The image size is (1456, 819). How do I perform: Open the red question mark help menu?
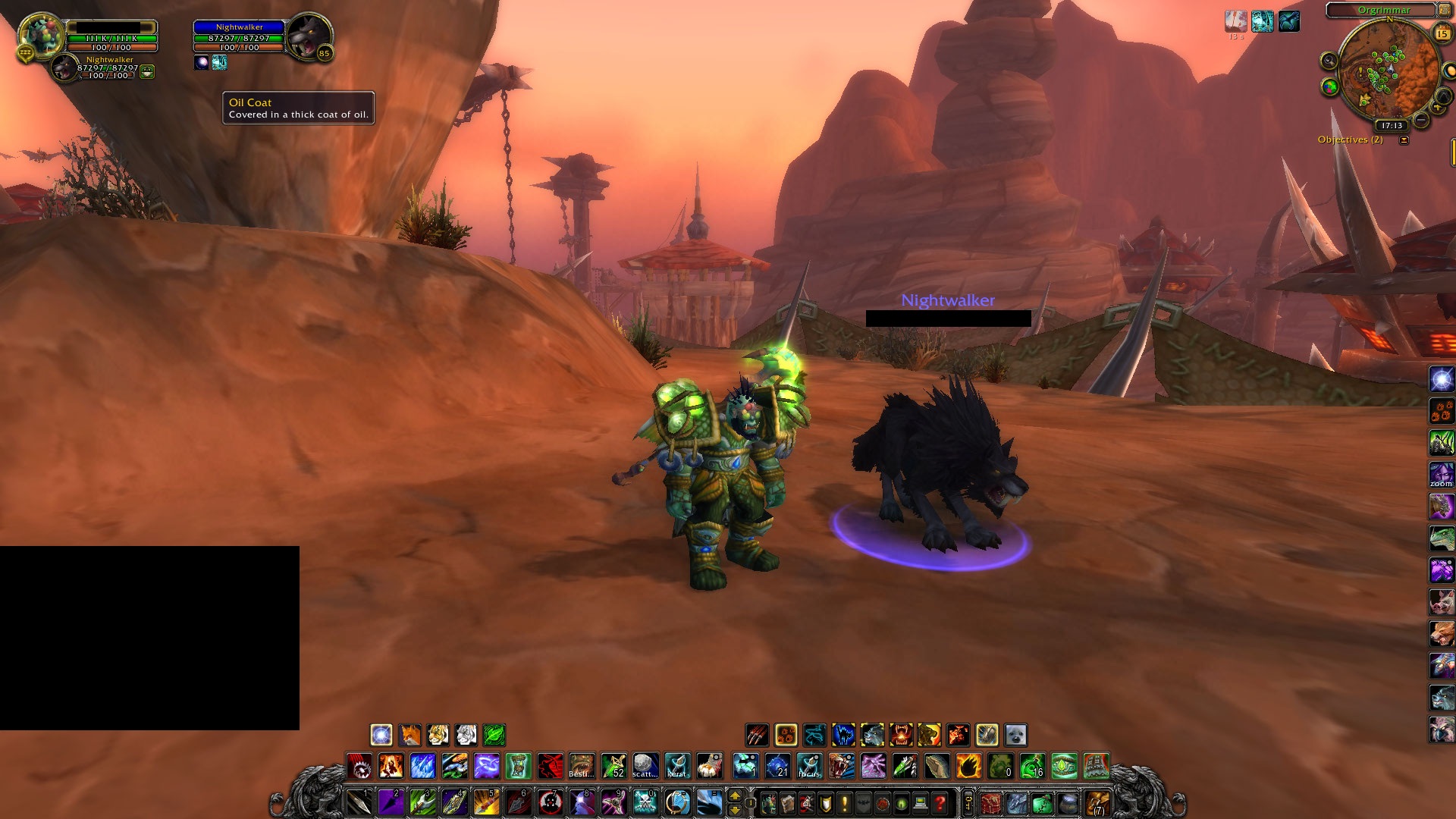[x=940, y=802]
